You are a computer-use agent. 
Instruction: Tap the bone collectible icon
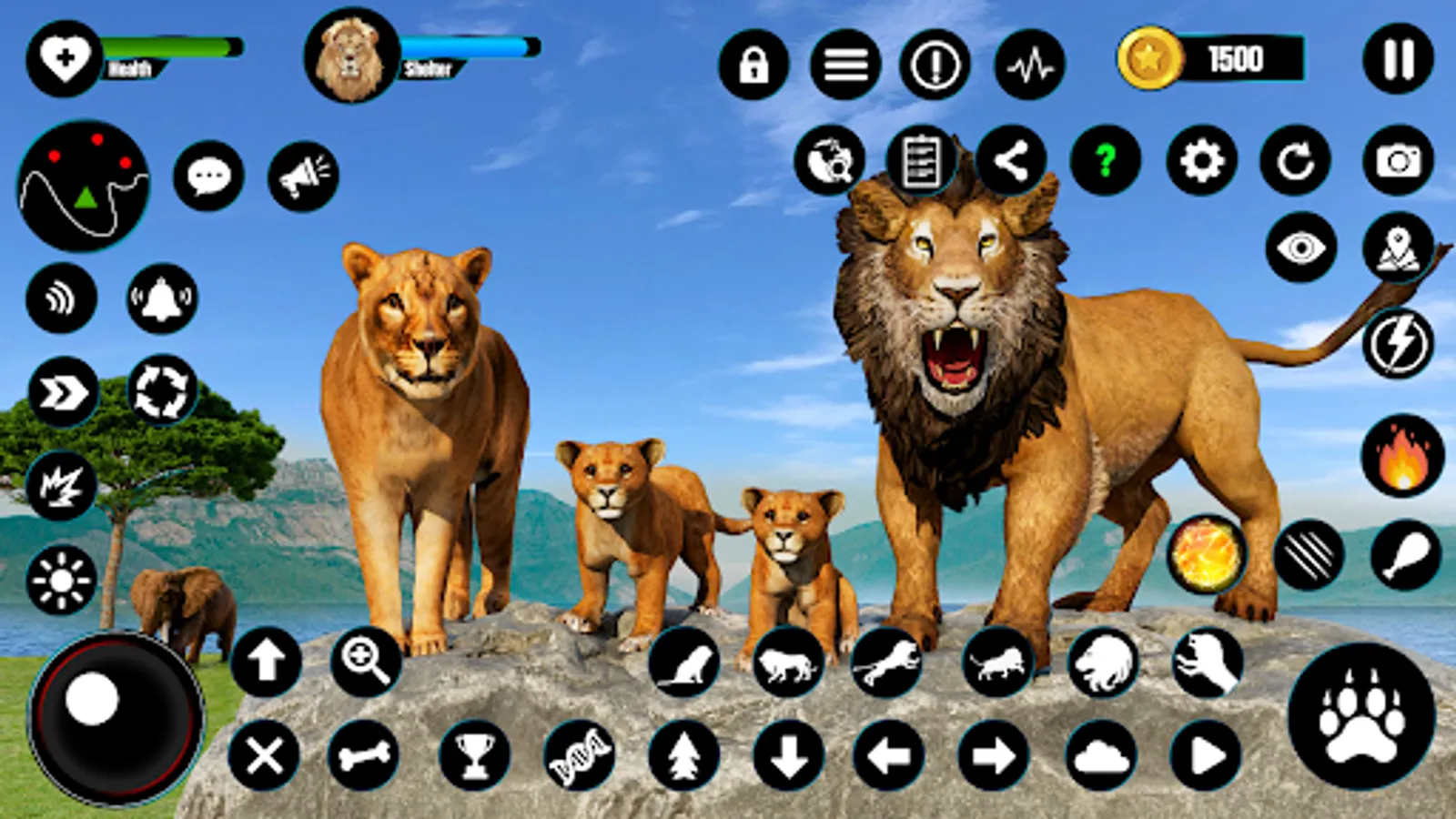click(x=364, y=757)
